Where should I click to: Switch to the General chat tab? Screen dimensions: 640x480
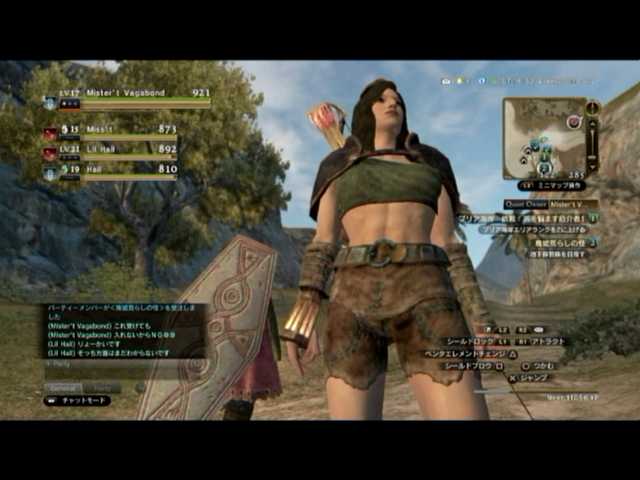click(x=63, y=386)
